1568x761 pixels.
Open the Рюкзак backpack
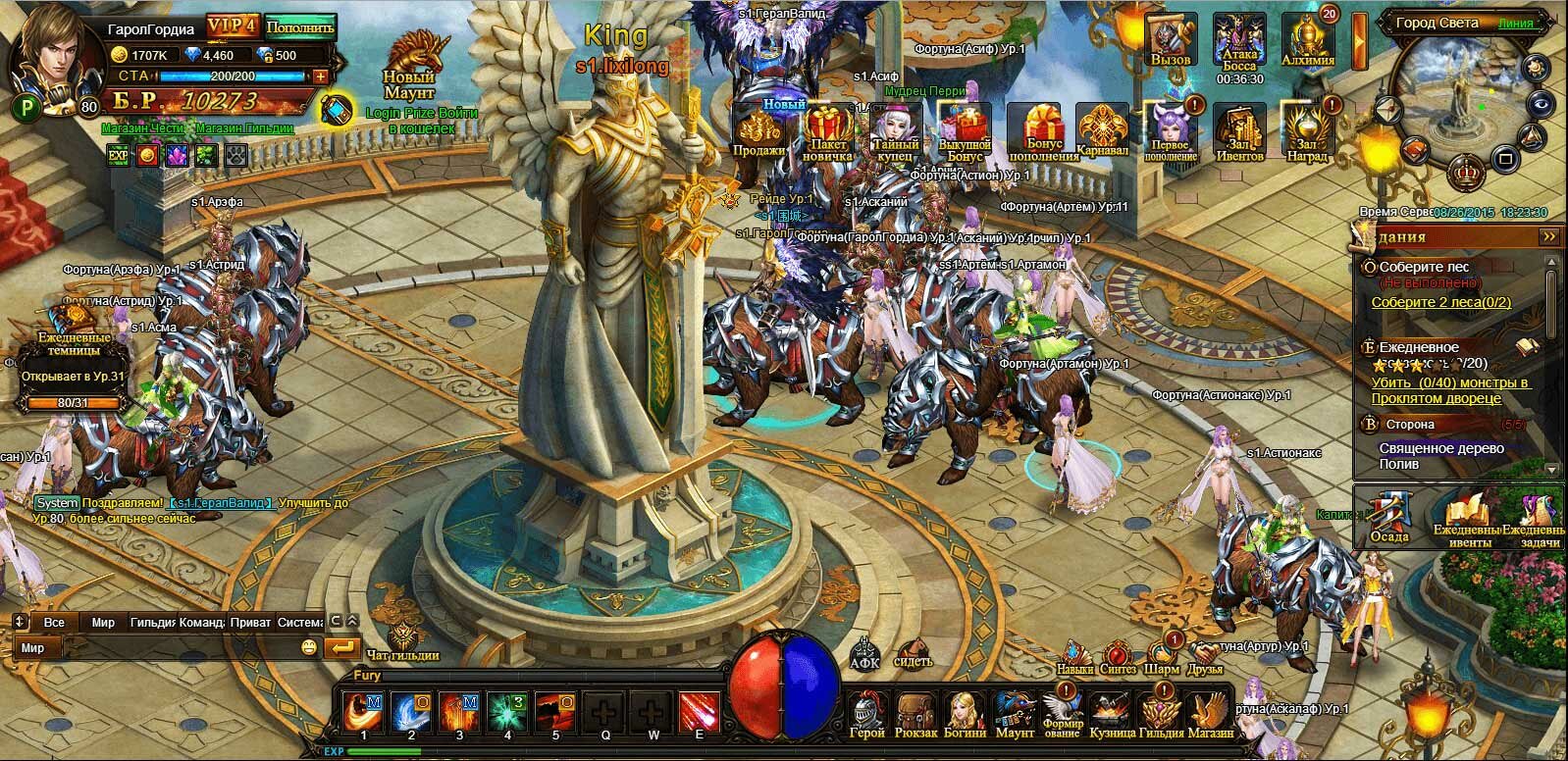click(916, 712)
